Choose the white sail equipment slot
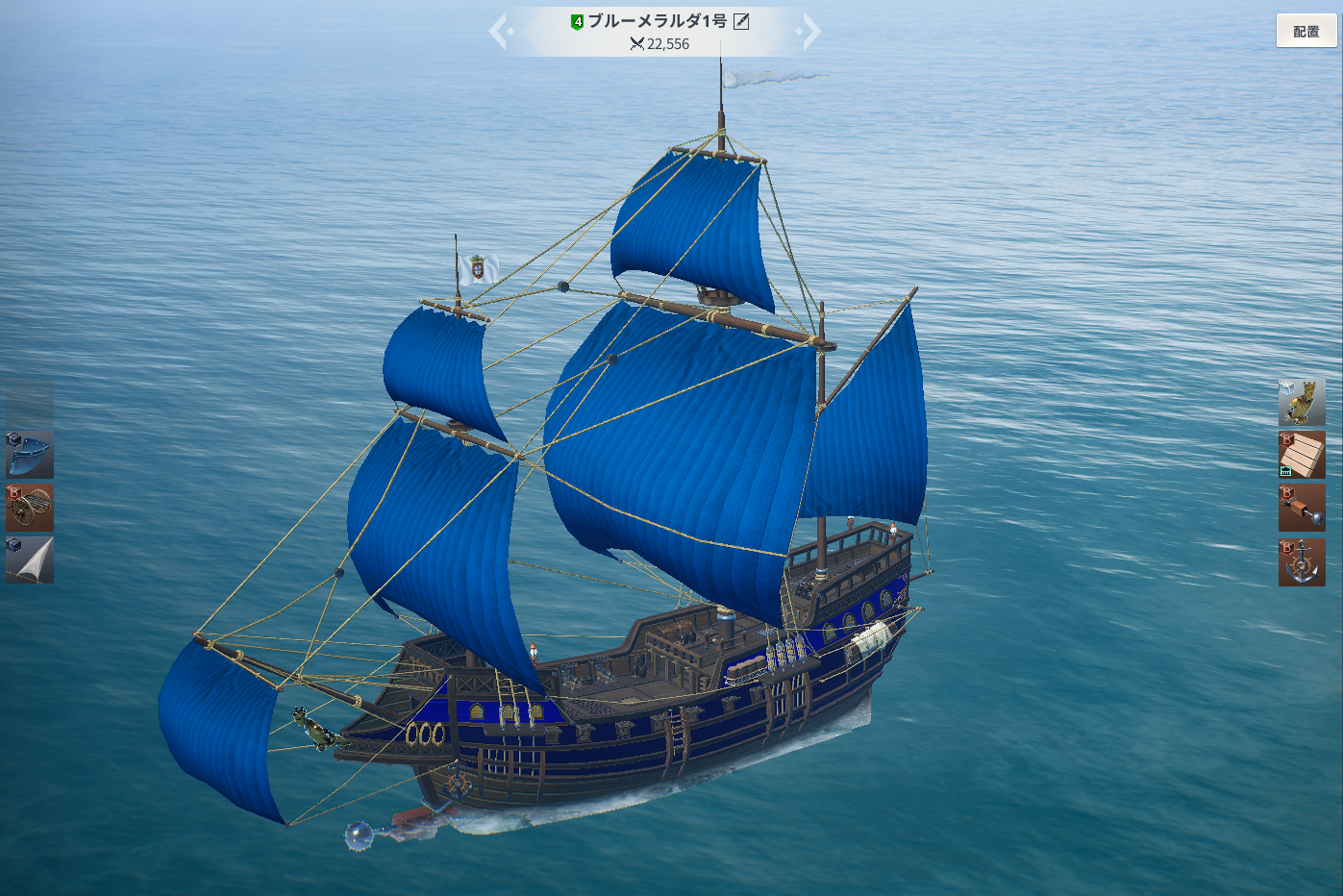Viewport: 1343px width, 896px height. pyautogui.click(x=30, y=560)
